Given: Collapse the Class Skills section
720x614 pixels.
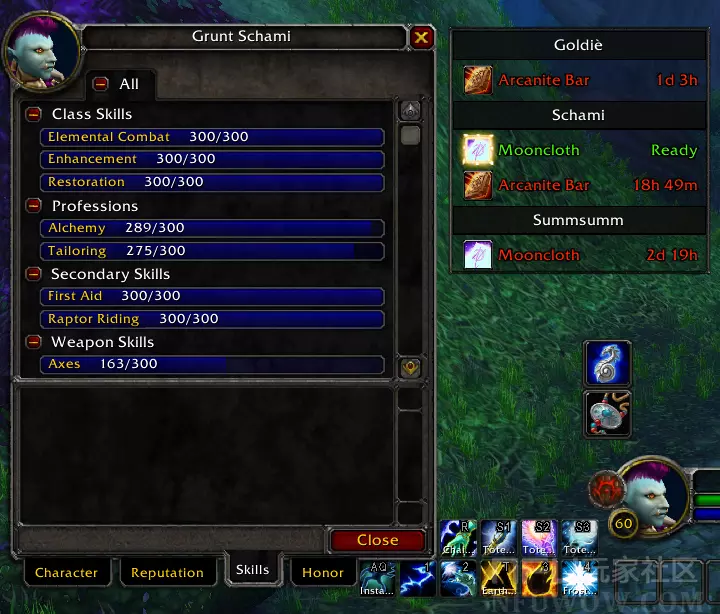Looking at the screenshot, I should click(x=34, y=115).
